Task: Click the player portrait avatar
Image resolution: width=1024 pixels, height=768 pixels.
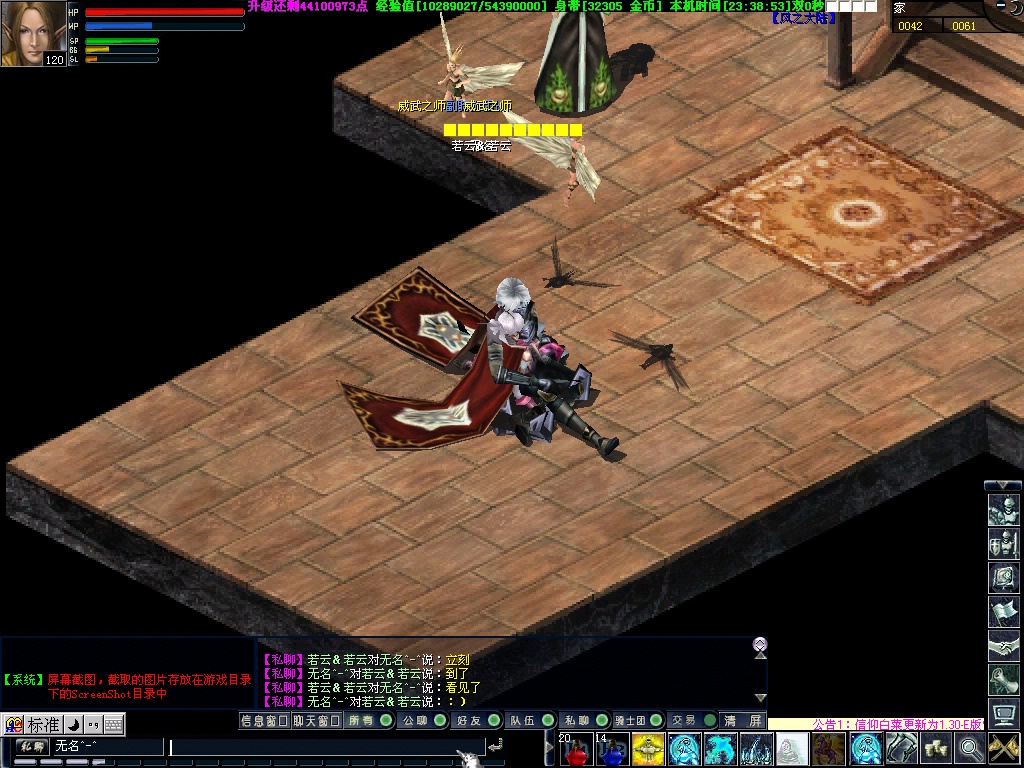Action: [34, 33]
